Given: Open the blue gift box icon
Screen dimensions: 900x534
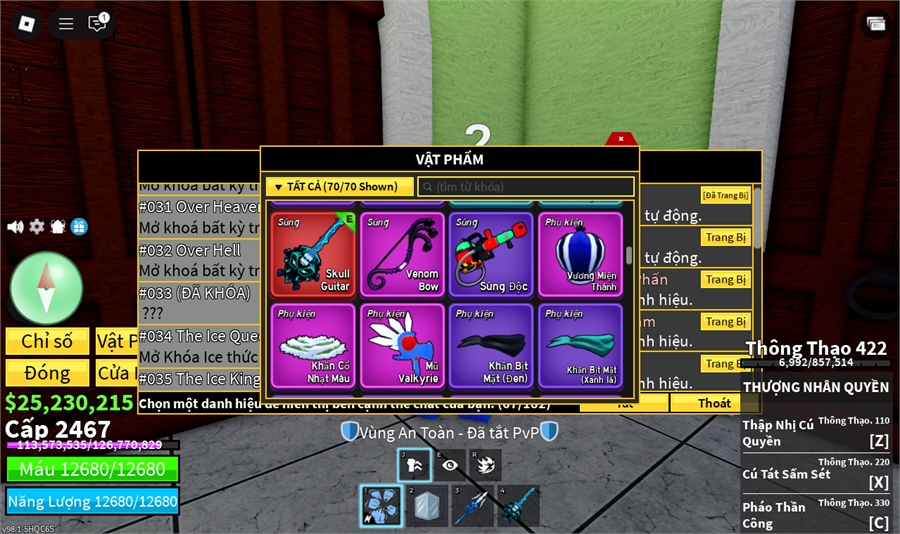Looking at the screenshot, I should 79,227.
